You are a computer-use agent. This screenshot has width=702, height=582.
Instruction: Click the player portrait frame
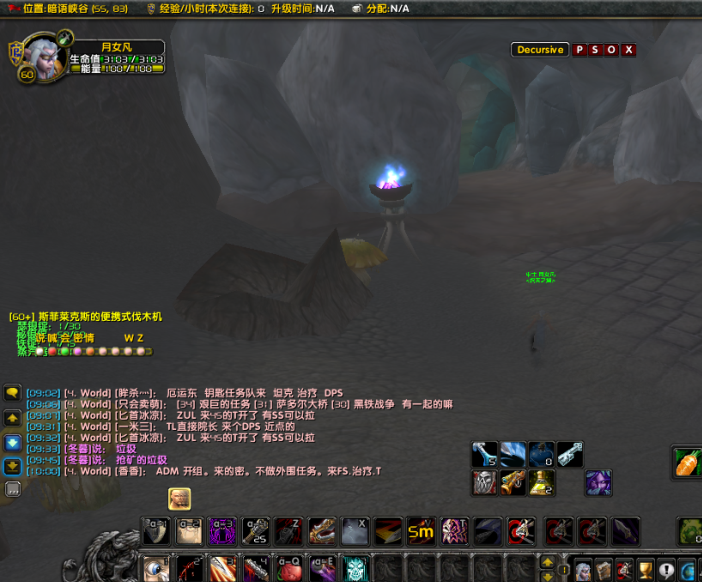tap(41, 58)
